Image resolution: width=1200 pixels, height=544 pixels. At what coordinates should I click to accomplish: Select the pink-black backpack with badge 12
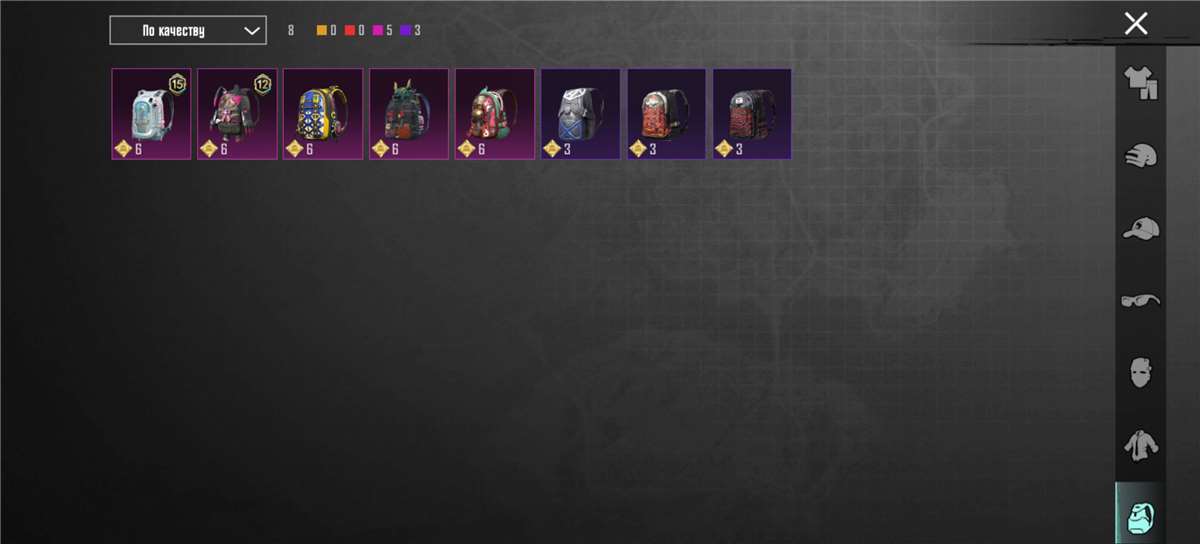237,113
